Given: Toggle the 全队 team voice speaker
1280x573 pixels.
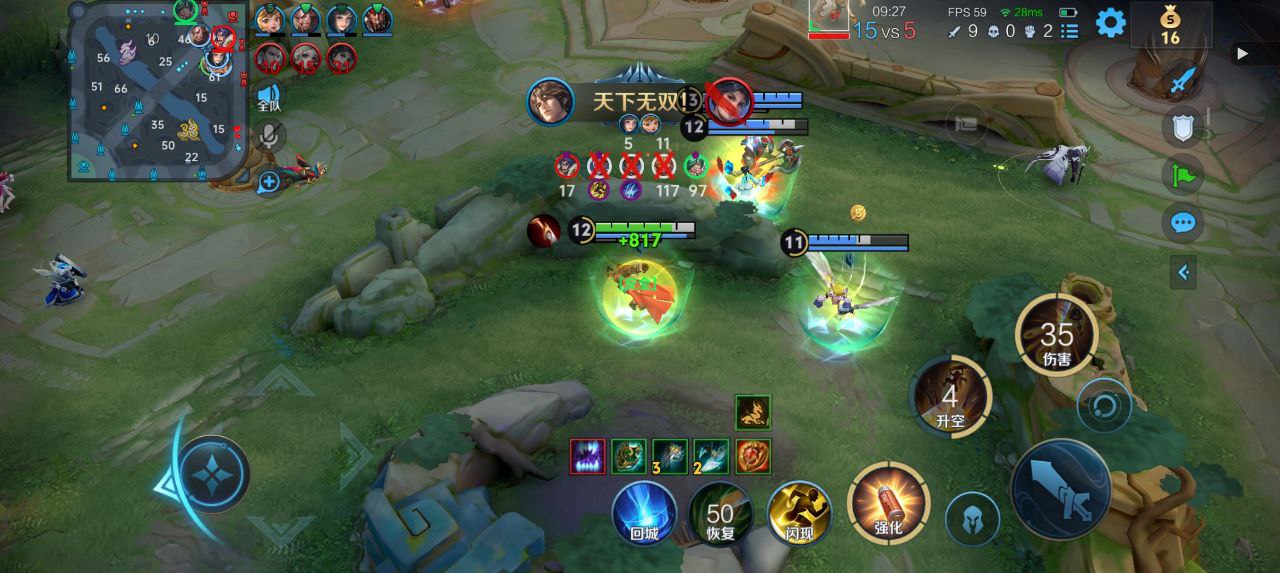Looking at the screenshot, I should click(269, 96).
